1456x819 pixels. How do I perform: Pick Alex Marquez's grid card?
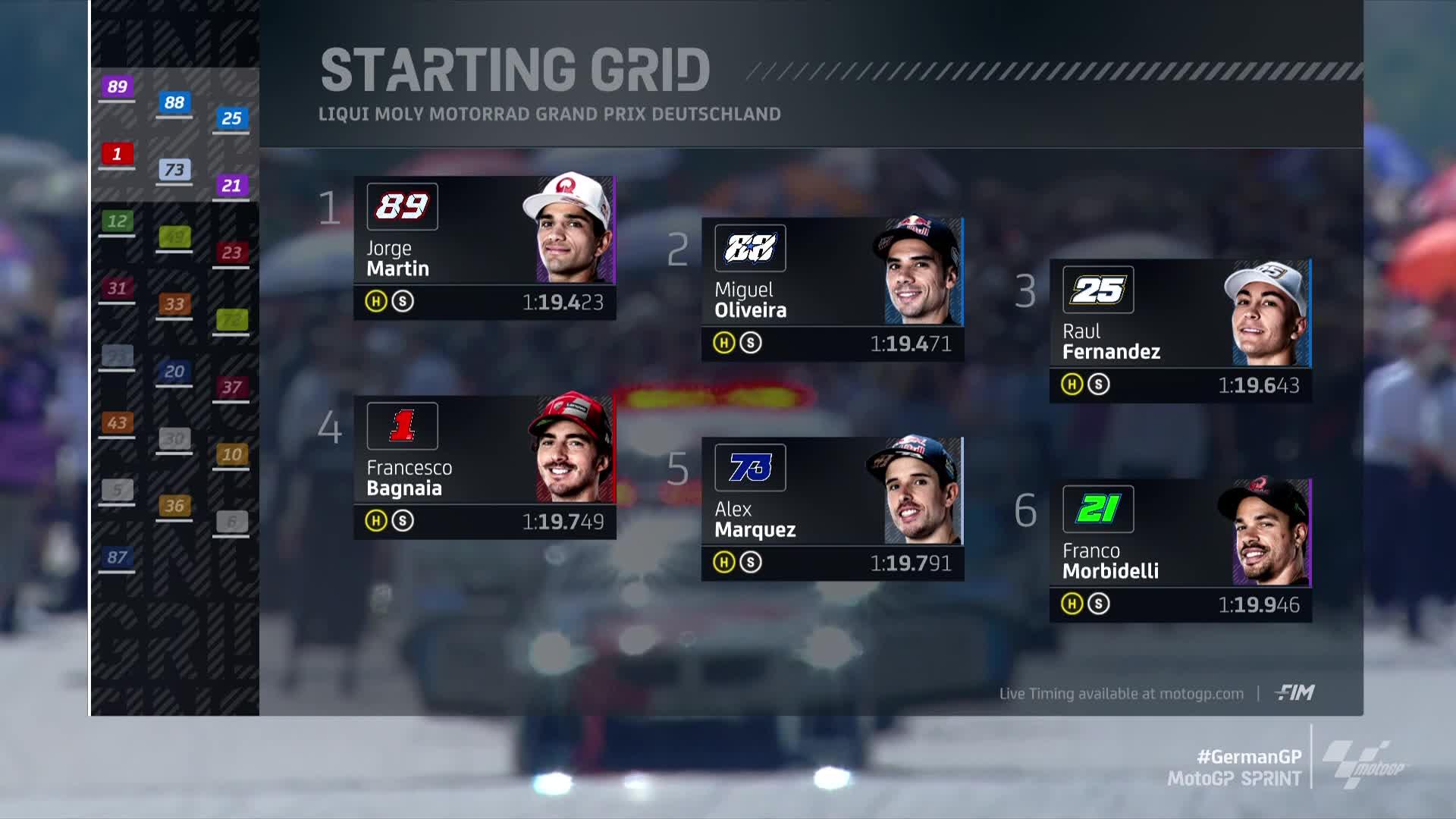click(x=832, y=508)
